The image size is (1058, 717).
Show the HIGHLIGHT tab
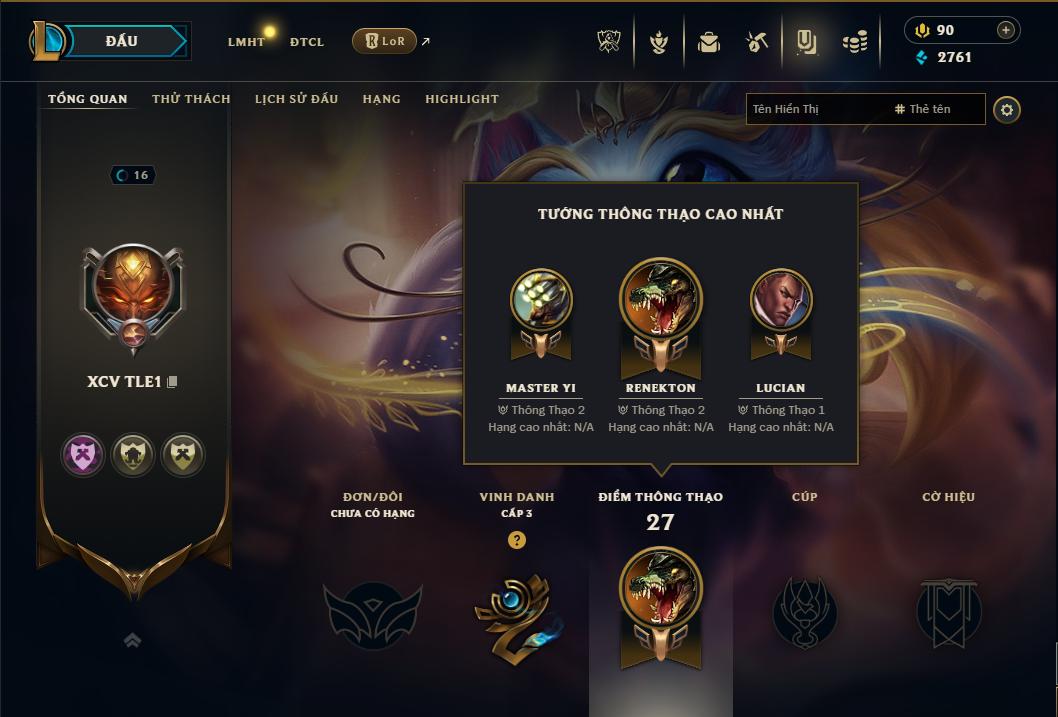tap(461, 99)
